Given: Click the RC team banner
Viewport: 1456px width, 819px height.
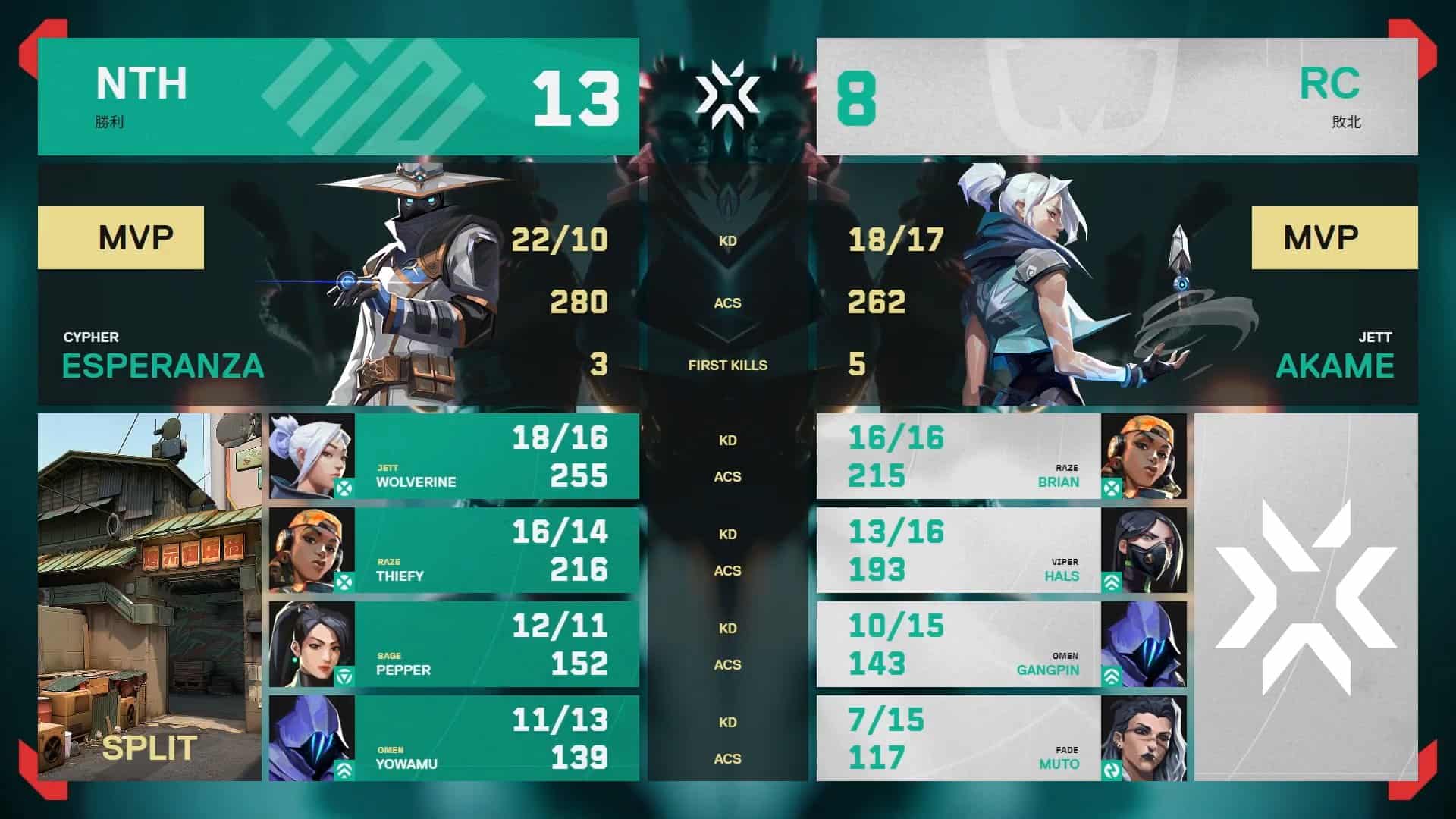Looking at the screenshot, I should [x=1117, y=97].
